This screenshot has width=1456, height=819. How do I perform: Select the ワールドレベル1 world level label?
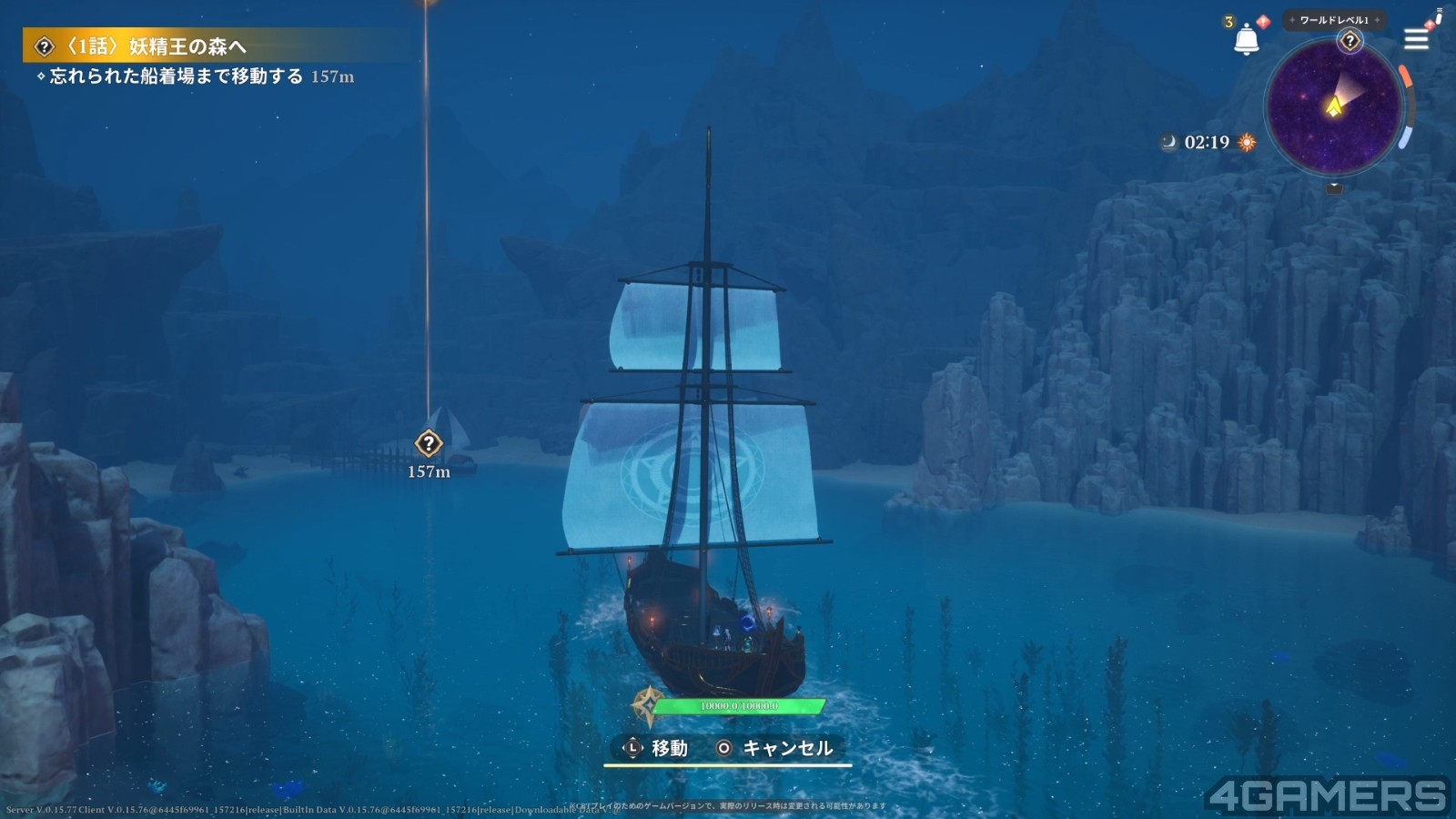click(1334, 20)
